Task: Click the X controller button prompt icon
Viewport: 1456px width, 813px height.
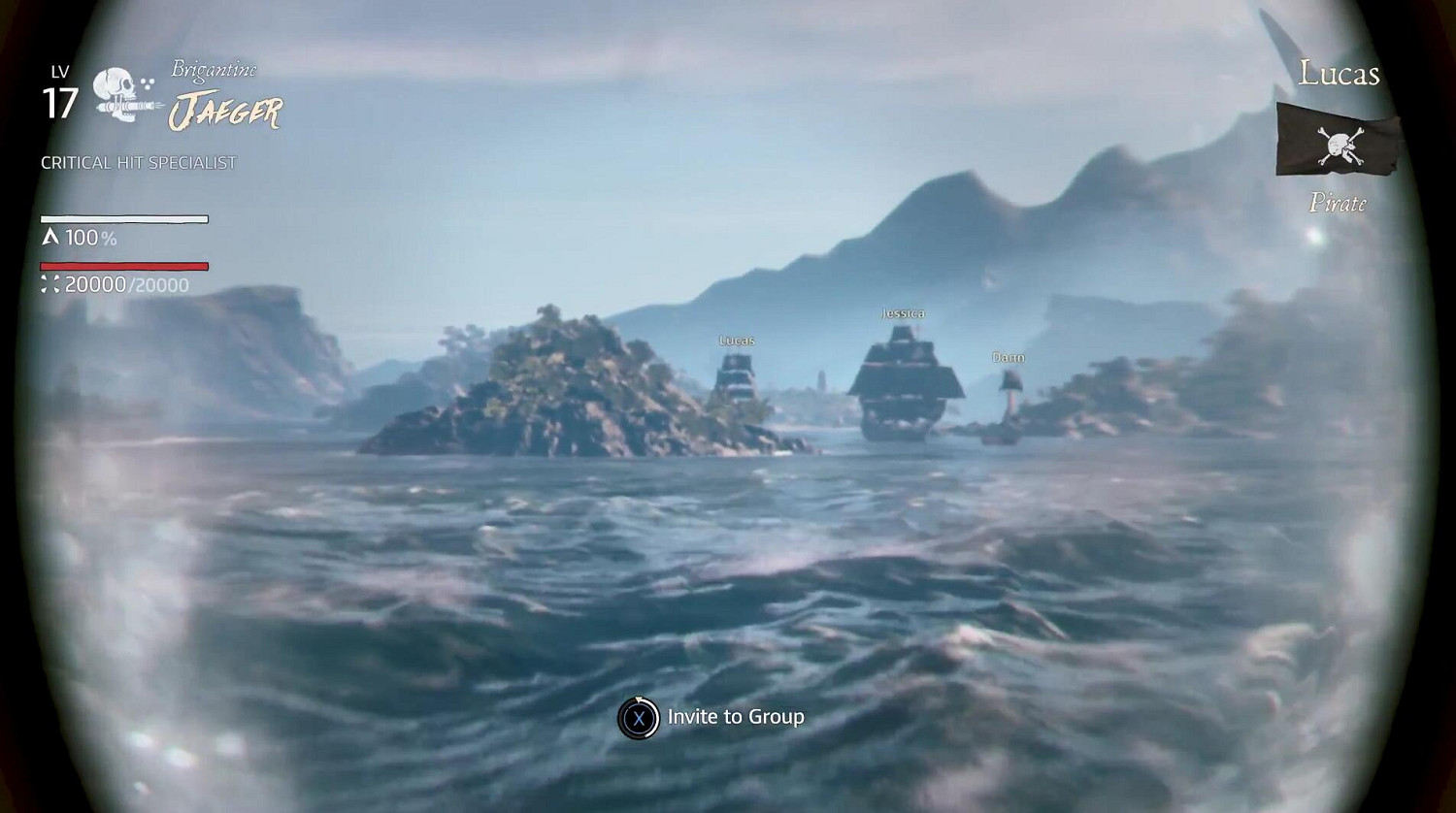Action: (x=639, y=716)
